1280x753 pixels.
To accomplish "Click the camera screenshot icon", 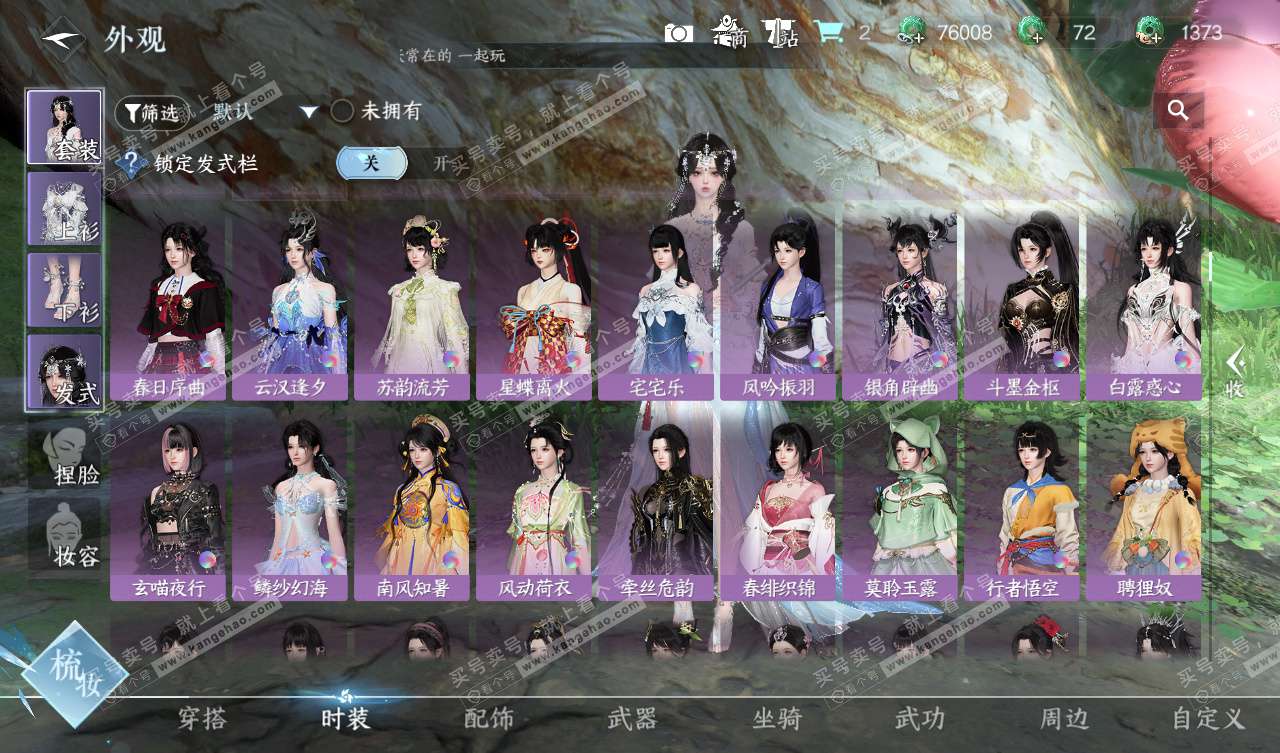I will tap(678, 33).
